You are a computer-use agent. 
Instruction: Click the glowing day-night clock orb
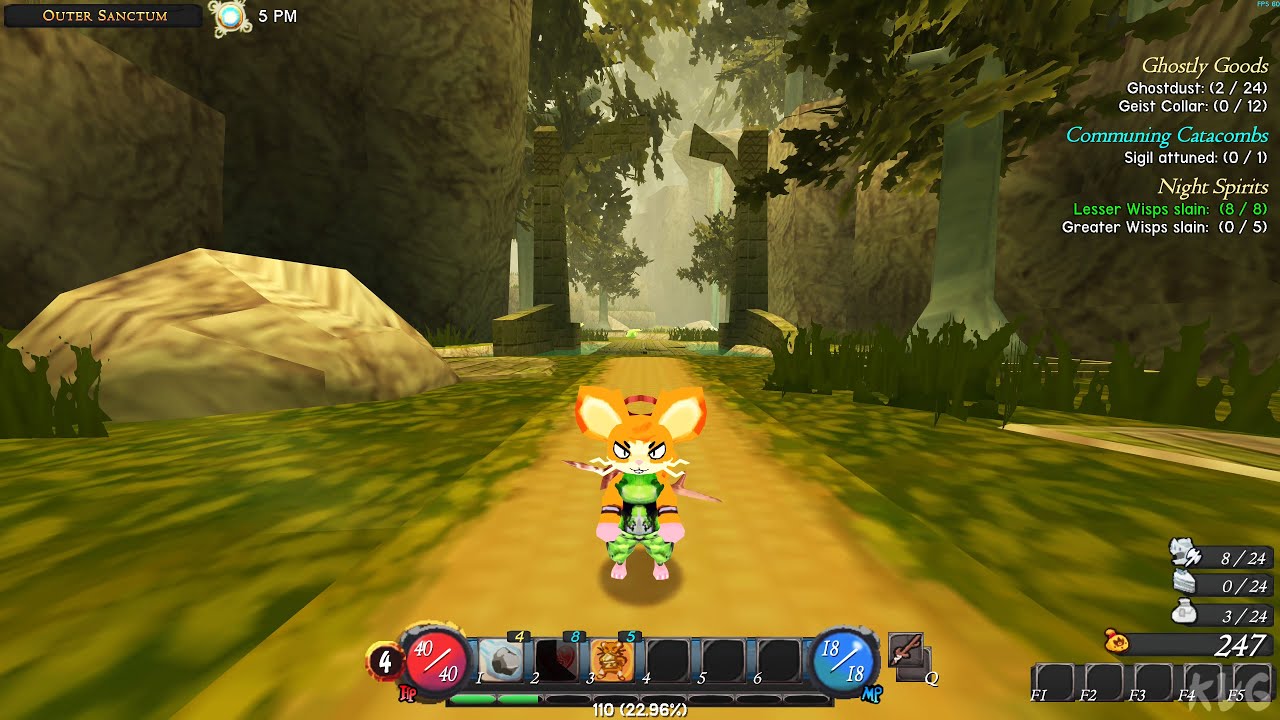pos(231,16)
